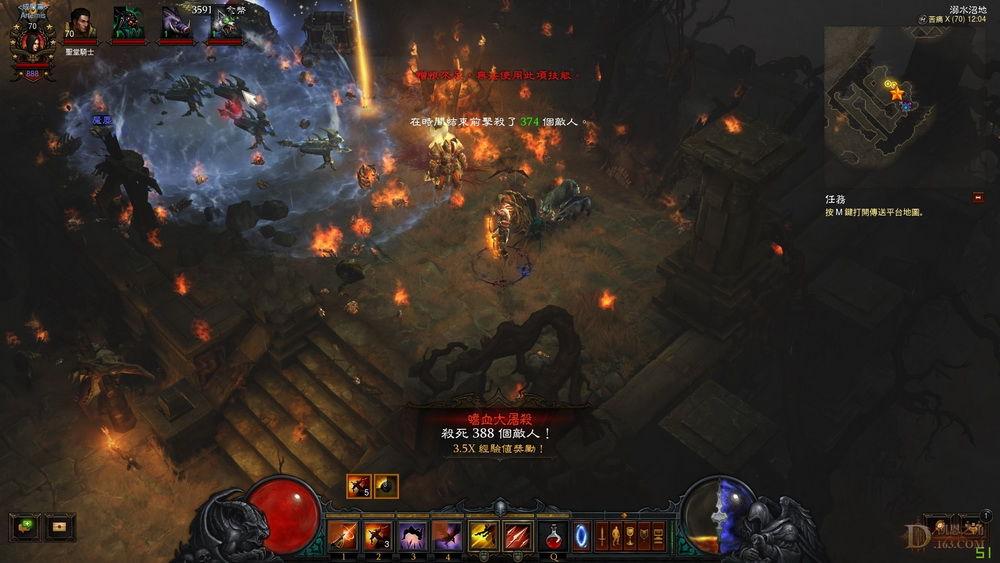Open the social panel beside the chat button

[x=59, y=524]
